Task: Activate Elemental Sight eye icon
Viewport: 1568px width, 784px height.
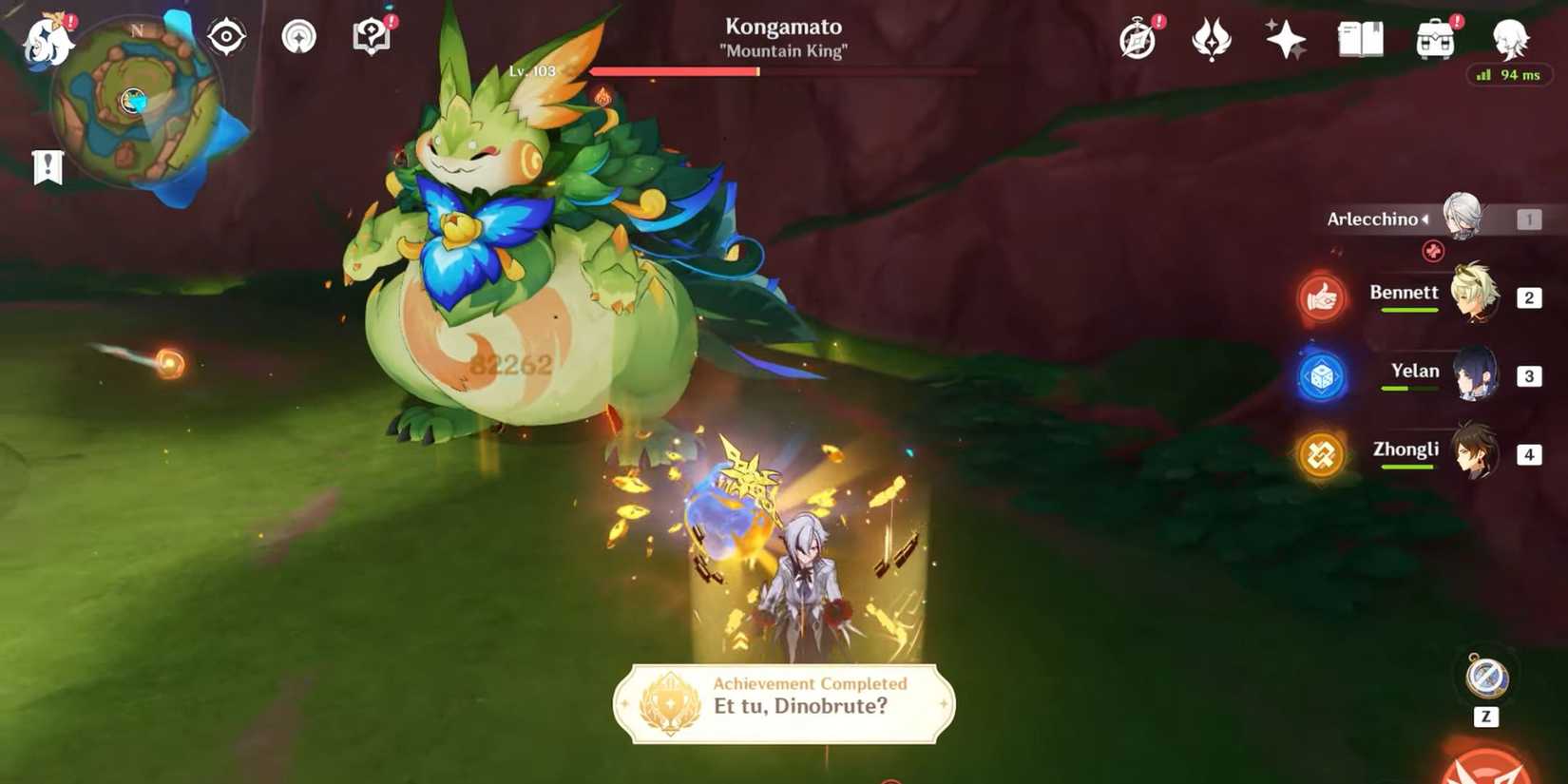Action: pyautogui.click(x=225, y=36)
